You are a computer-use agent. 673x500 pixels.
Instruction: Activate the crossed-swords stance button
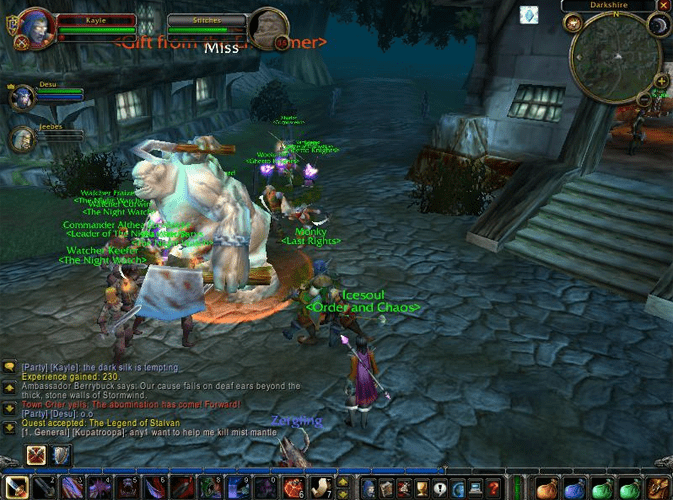pyautogui.click(x=37, y=455)
